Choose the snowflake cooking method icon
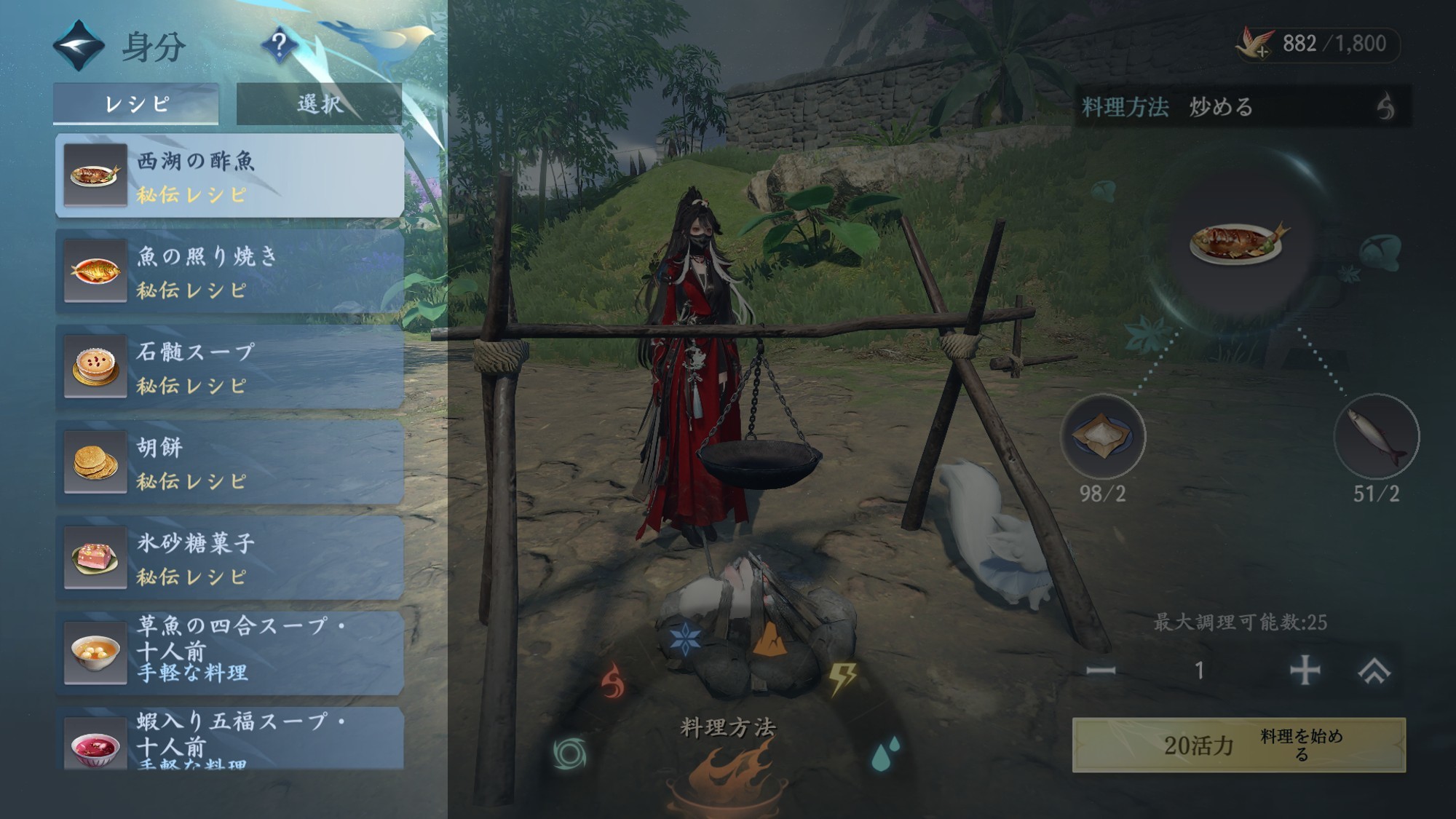This screenshot has width=1456, height=819. (684, 639)
